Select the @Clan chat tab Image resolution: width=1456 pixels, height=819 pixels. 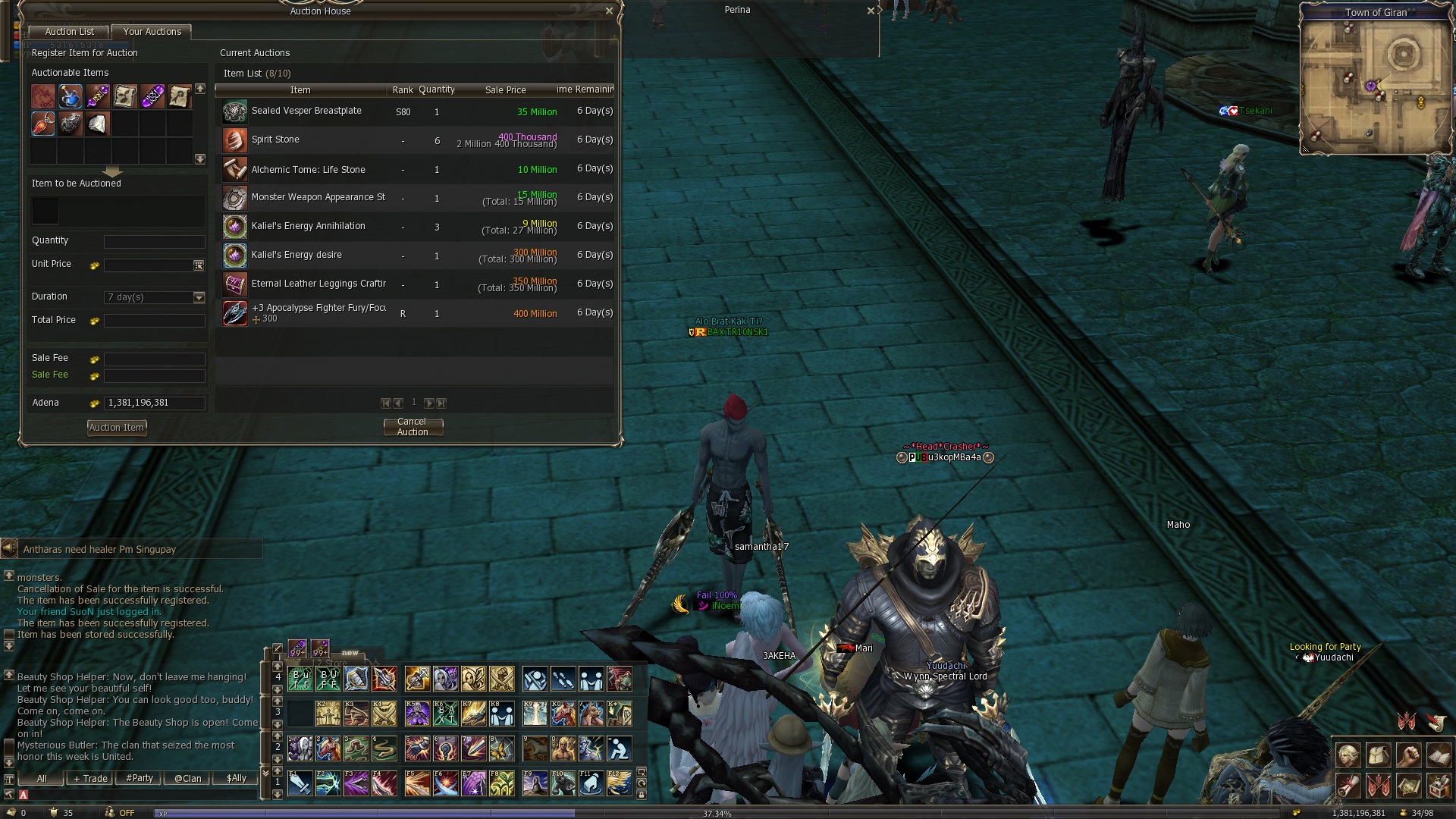pyautogui.click(x=187, y=779)
